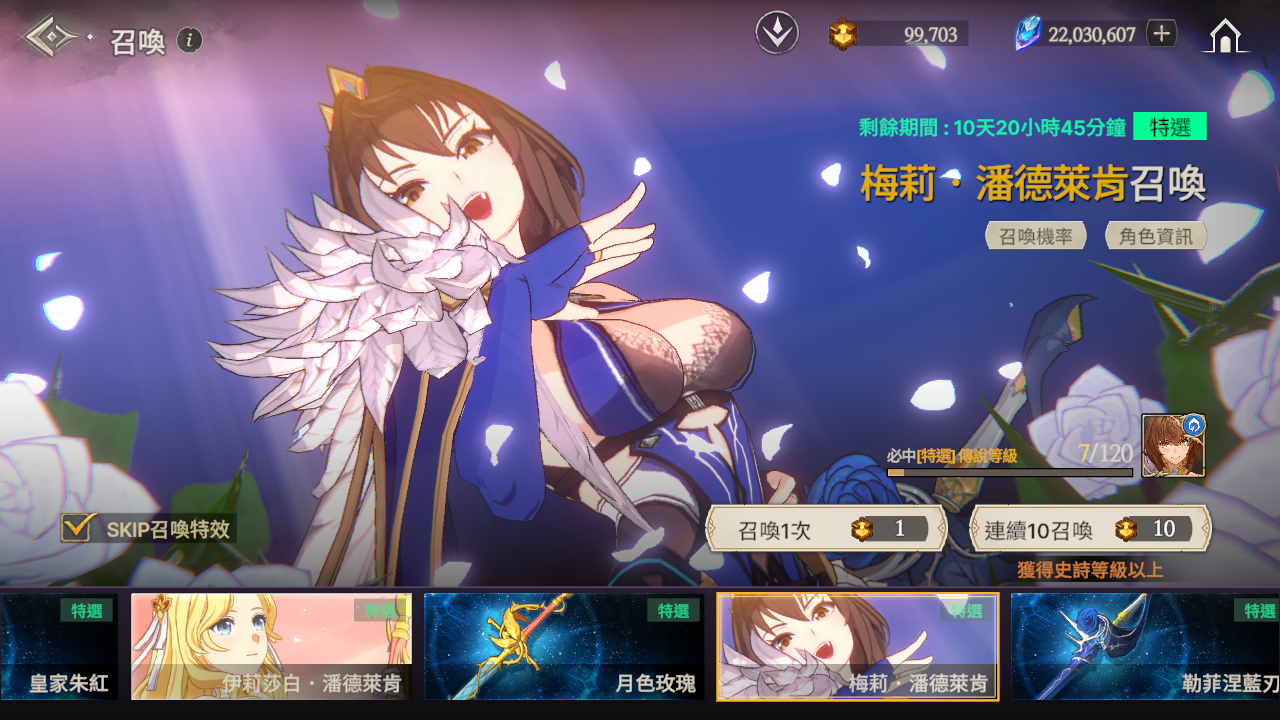Perform 連續10召喚 ten-pull
Viewport: 1280px width, 720px height.
(x=1090, y=529)
